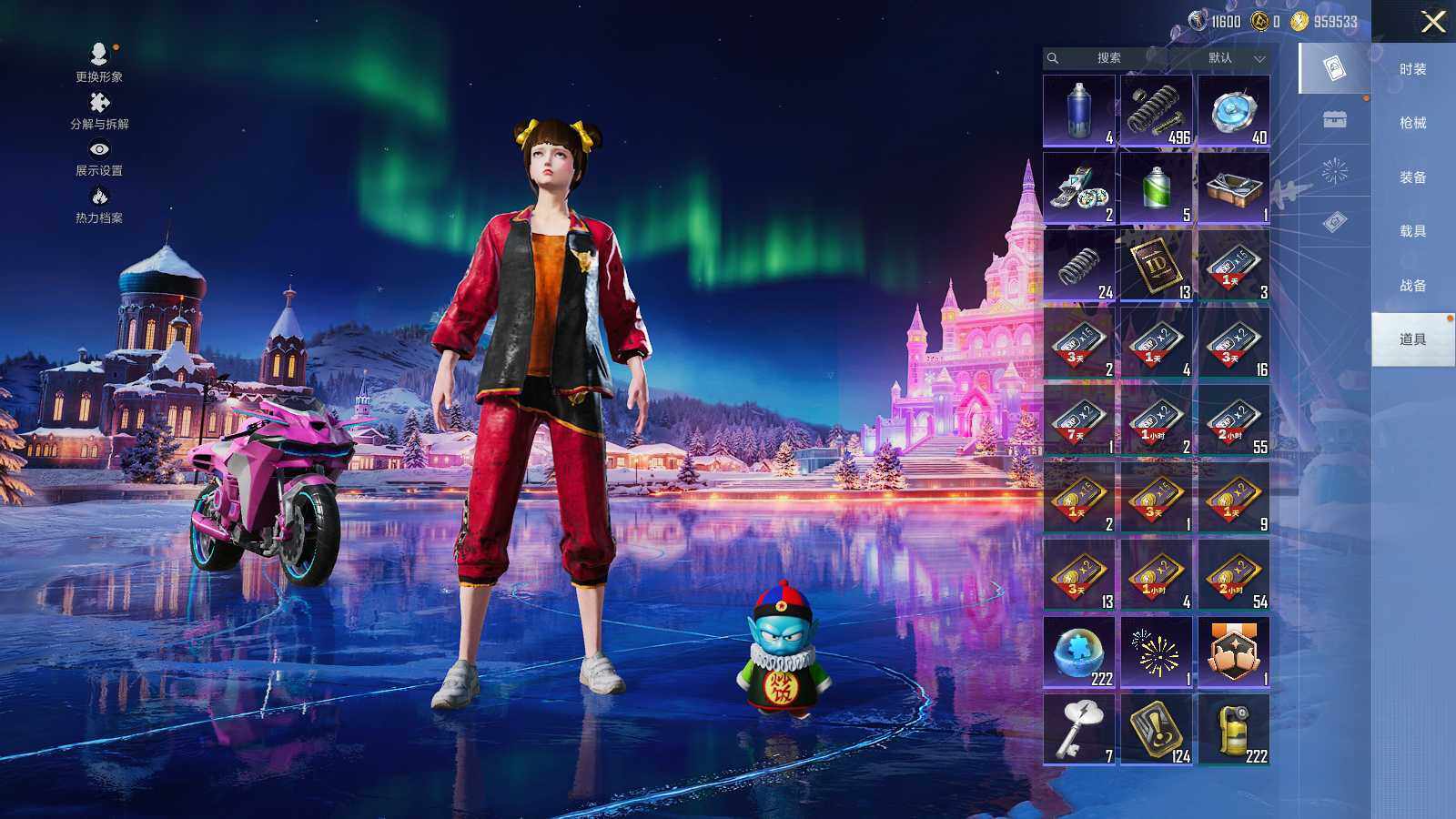Viewport: 1456px width, 819px height.
Task: Close the inventory screen
Action: (1433, 22)
